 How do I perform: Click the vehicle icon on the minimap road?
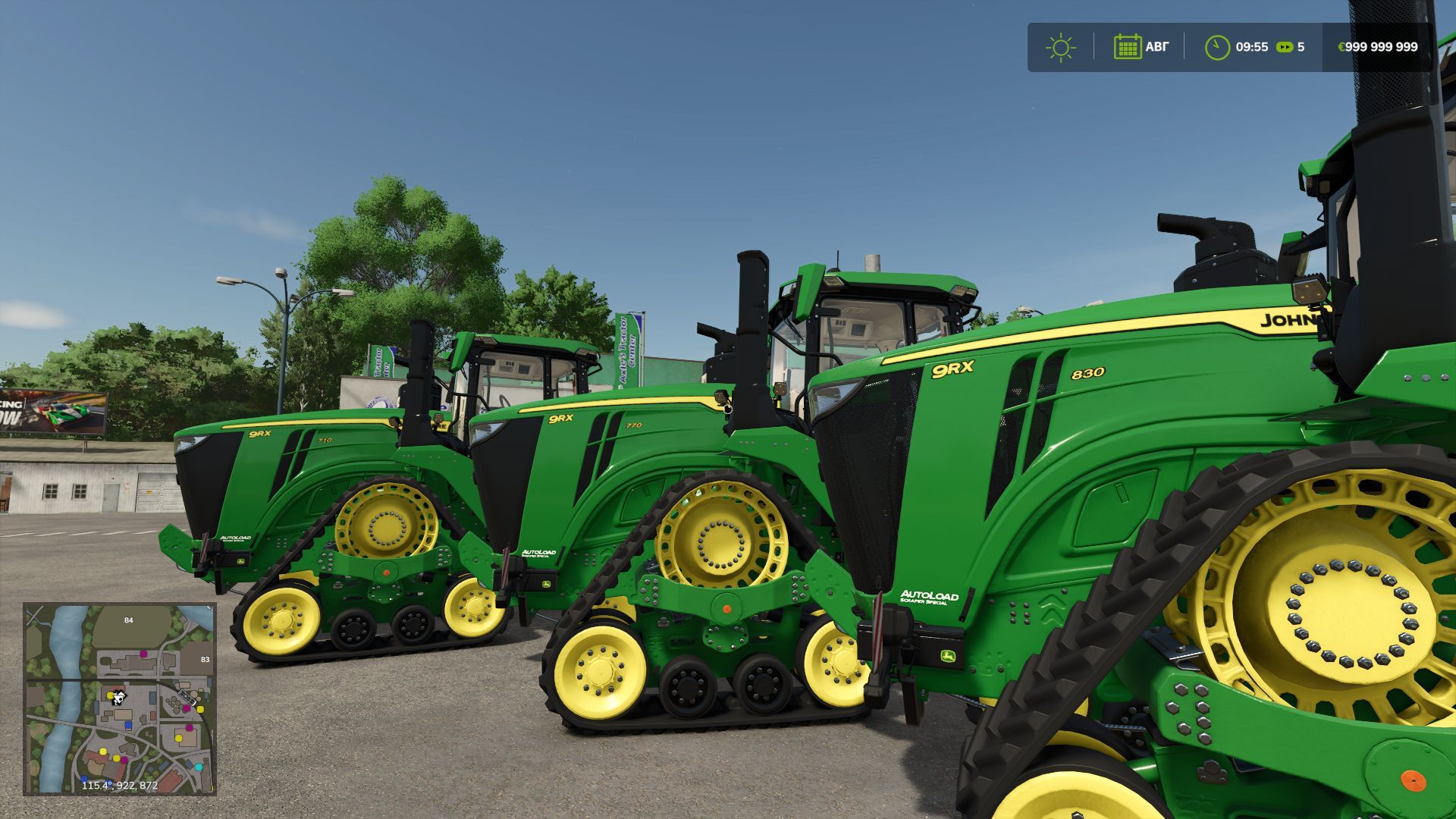pyautogui.click(x=187, y=698)
